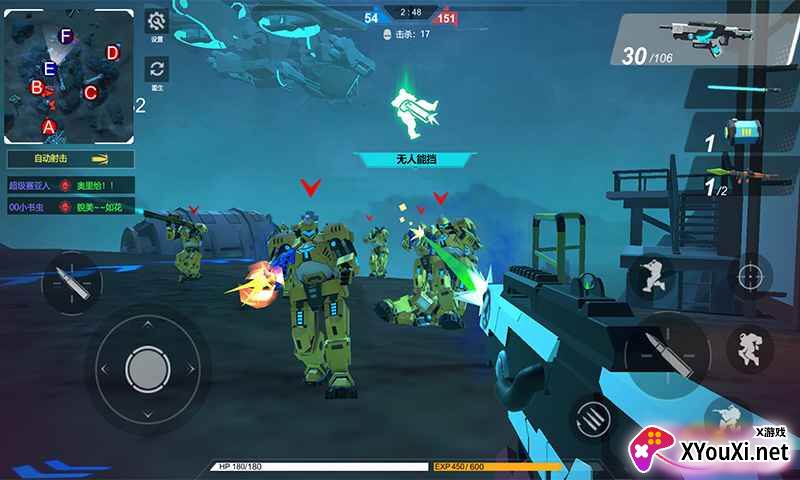Open the settings gear menu
Screen dimensions: 800x480
click(156, 23)
